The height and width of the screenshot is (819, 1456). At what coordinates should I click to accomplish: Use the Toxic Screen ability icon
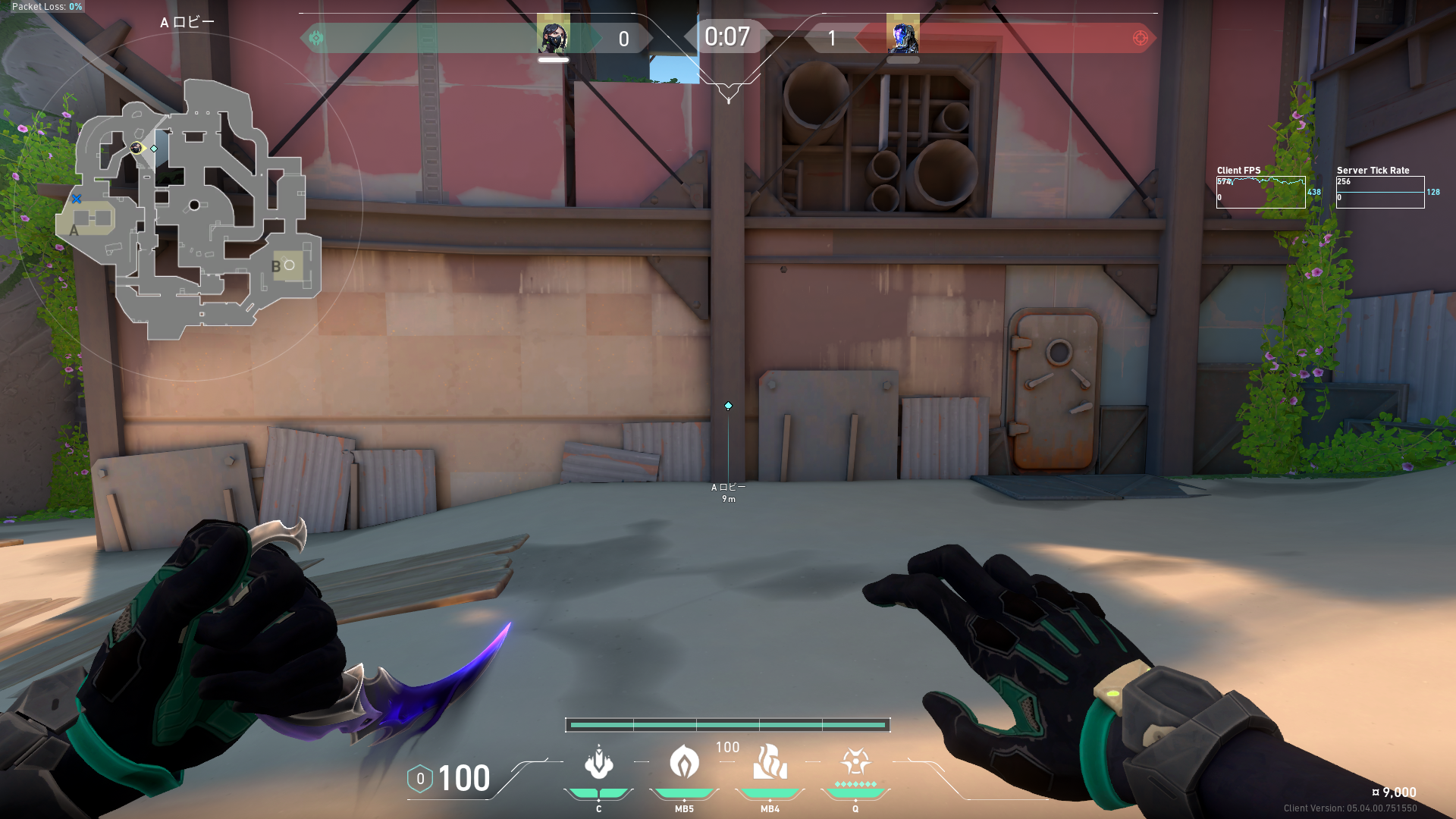[x=770, y=762]
